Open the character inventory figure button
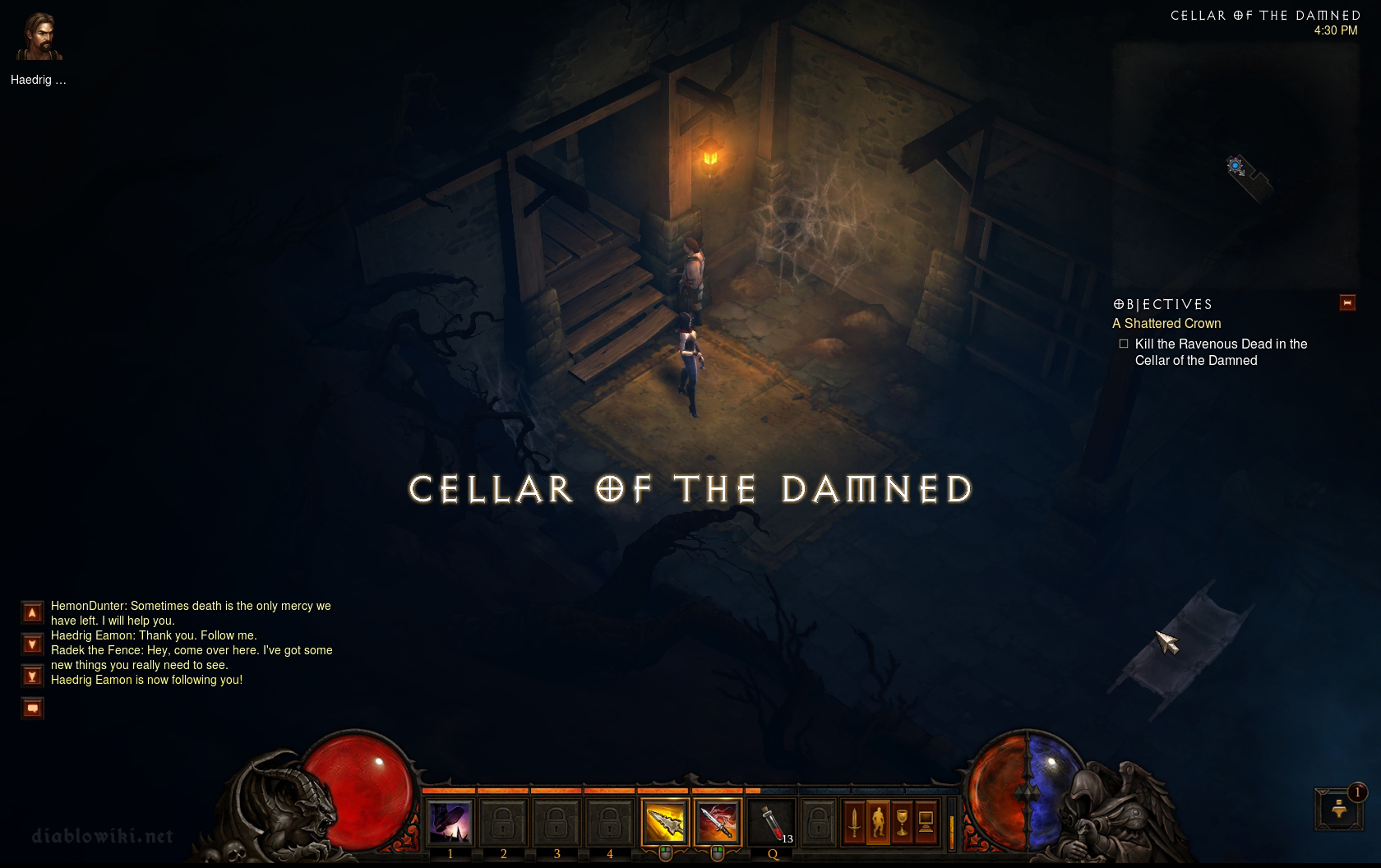 878,822
